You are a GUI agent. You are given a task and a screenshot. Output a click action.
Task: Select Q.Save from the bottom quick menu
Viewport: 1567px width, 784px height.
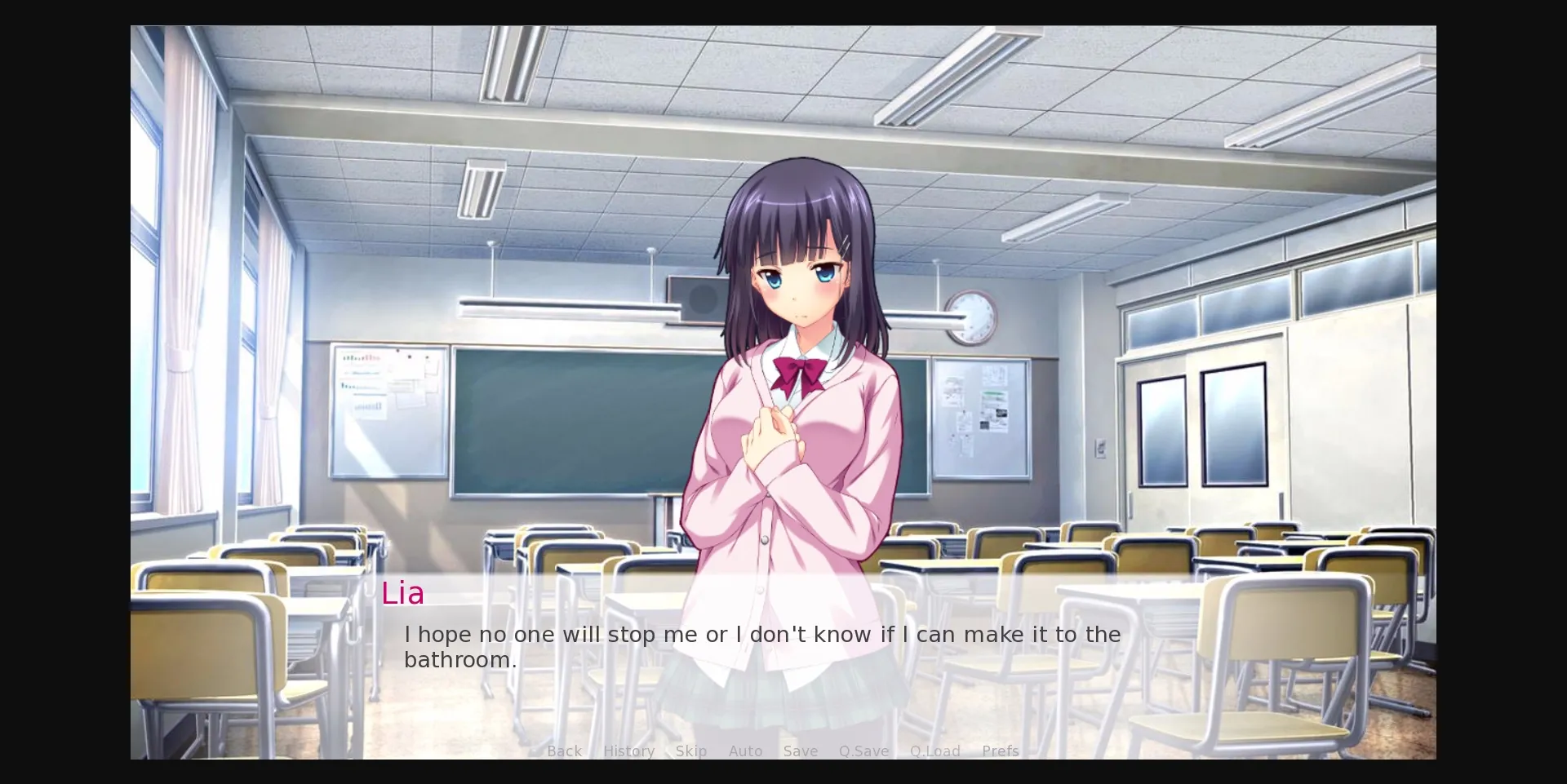click(x=863, y=751)
